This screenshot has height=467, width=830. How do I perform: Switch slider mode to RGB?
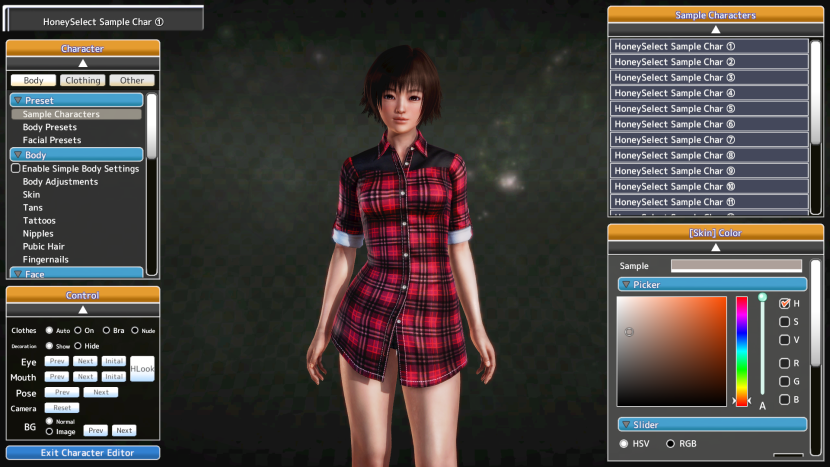[x=670, y=444]
